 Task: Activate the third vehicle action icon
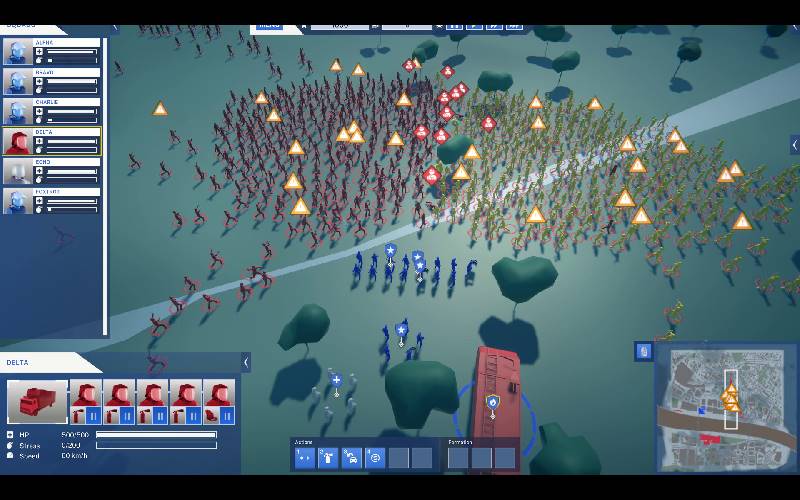pos(351,458)
